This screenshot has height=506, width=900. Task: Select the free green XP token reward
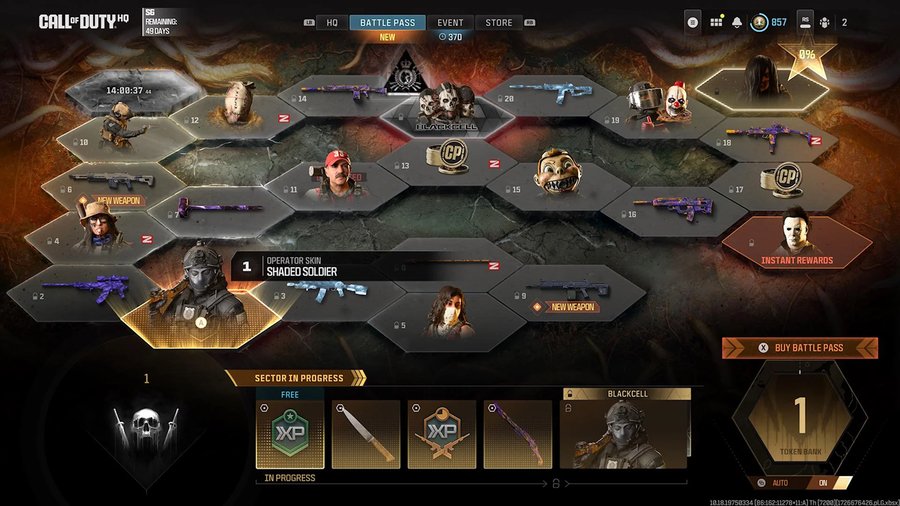290,435
